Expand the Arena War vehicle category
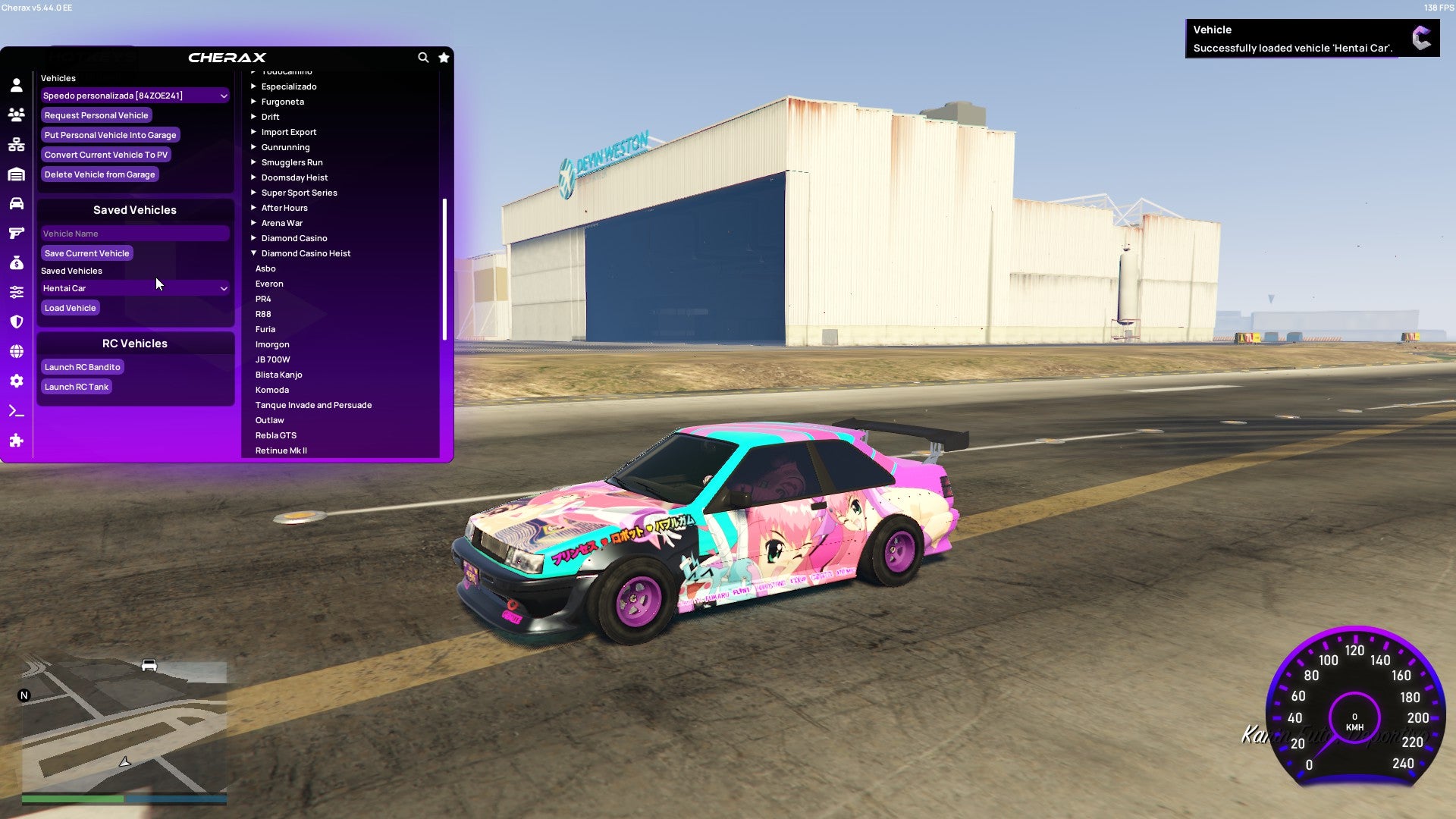 [x=281, y=223]
